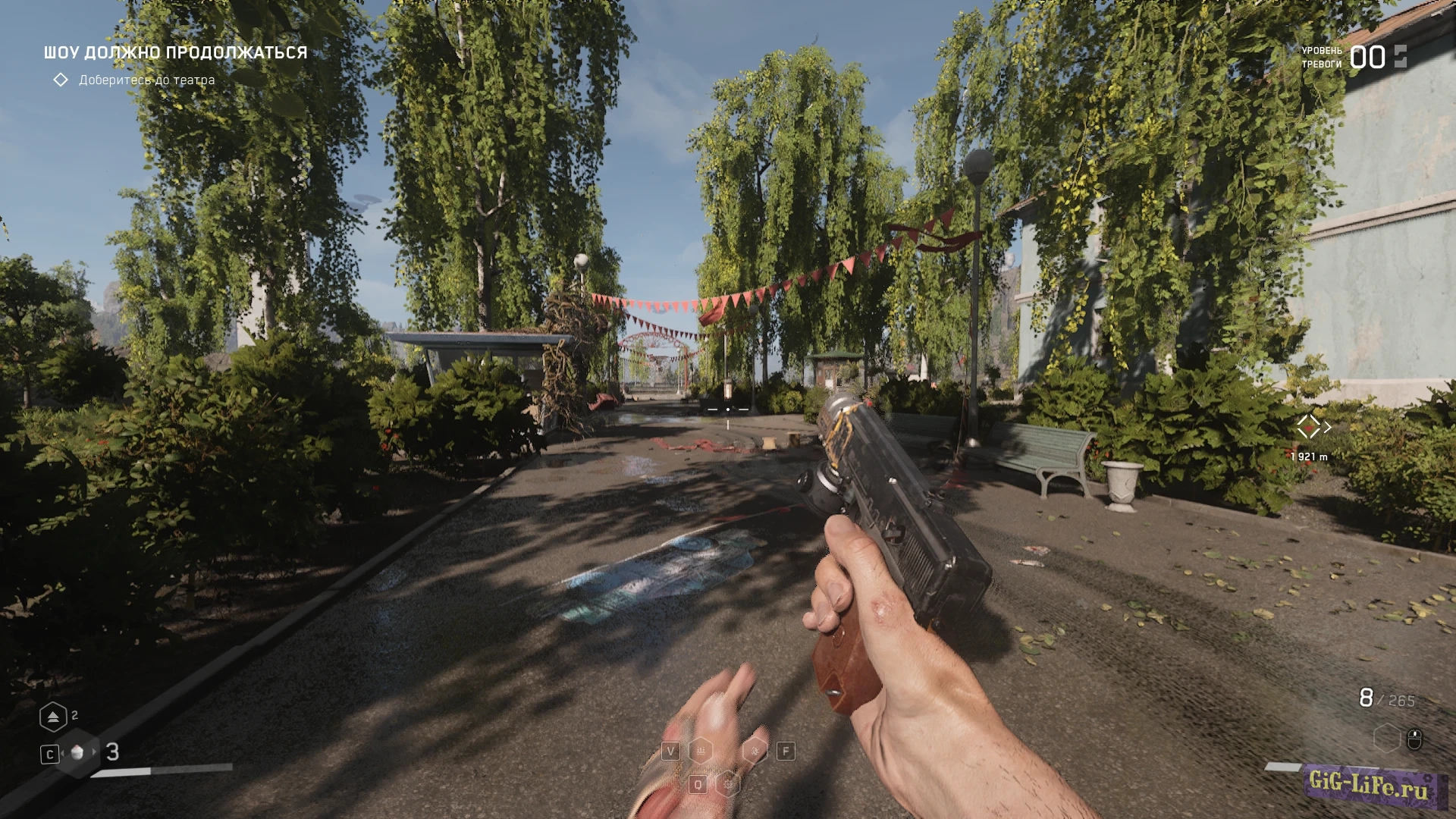This screenshot has width=1456, height=819.
Task: Click the frost ability hexagon next to Q key
Action: click(728, 783)
